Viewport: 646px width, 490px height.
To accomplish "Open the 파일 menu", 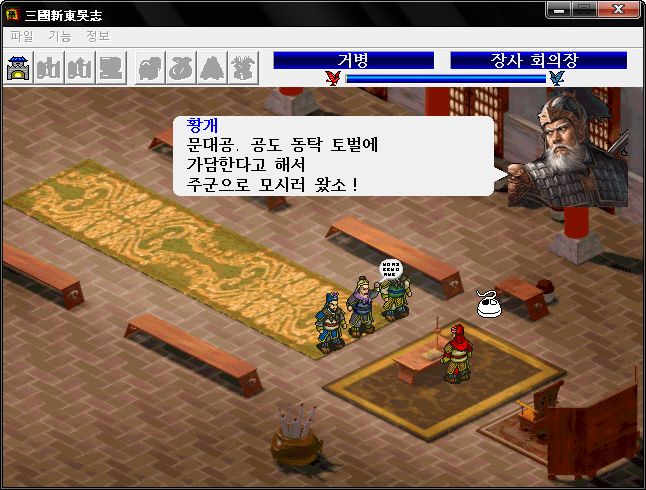I will 21,36.
